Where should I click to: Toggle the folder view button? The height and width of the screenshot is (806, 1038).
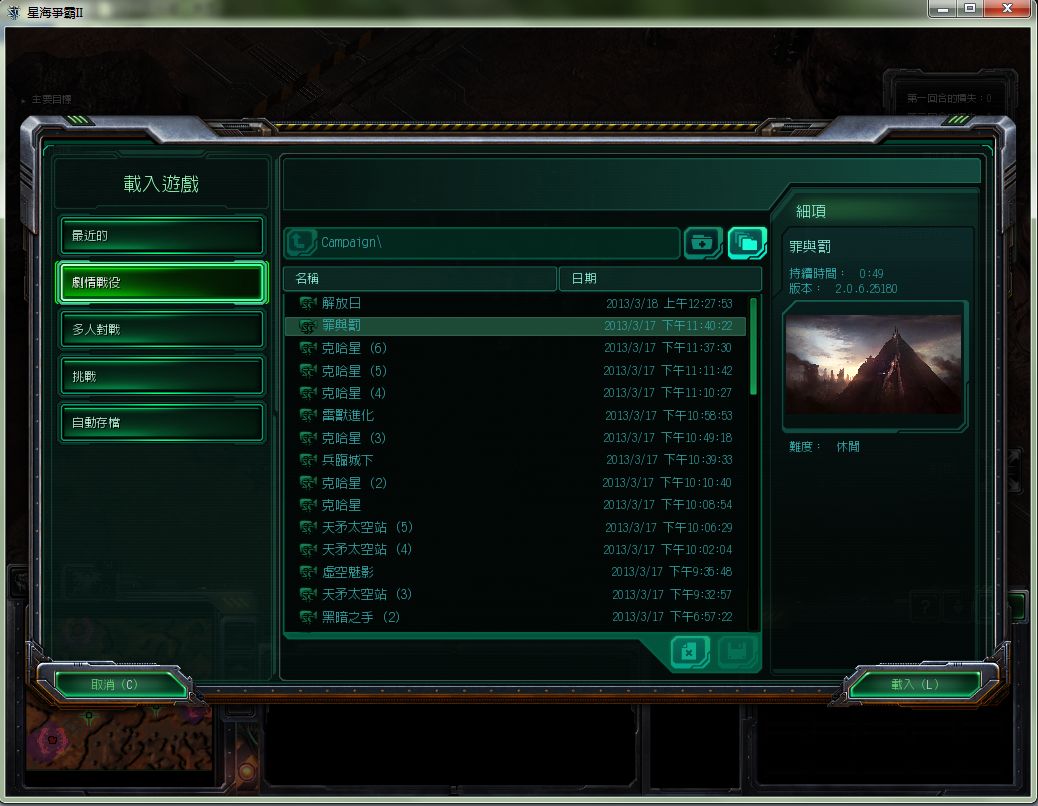tap(747, 242)
